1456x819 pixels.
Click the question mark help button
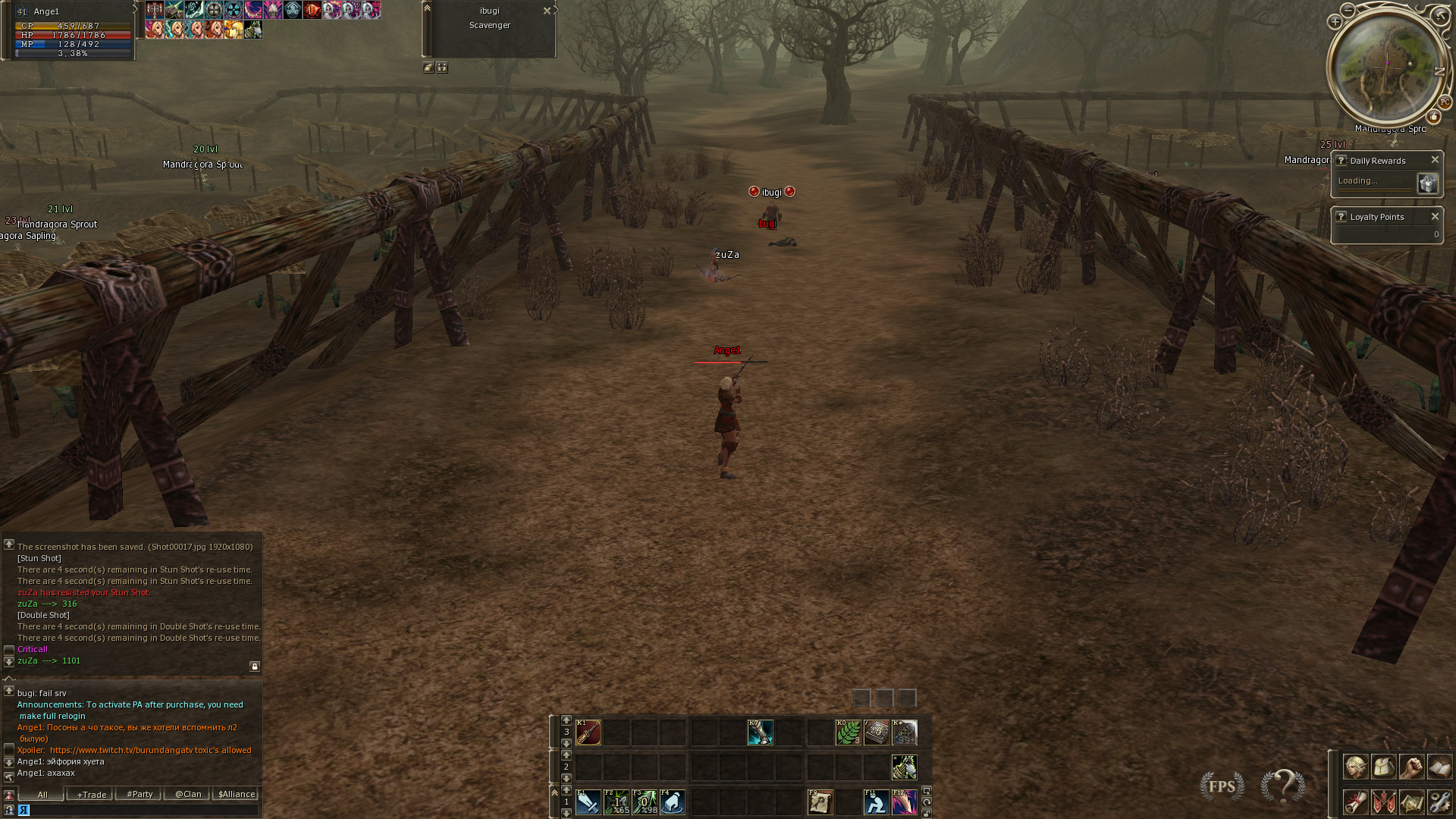(1283, 786)
